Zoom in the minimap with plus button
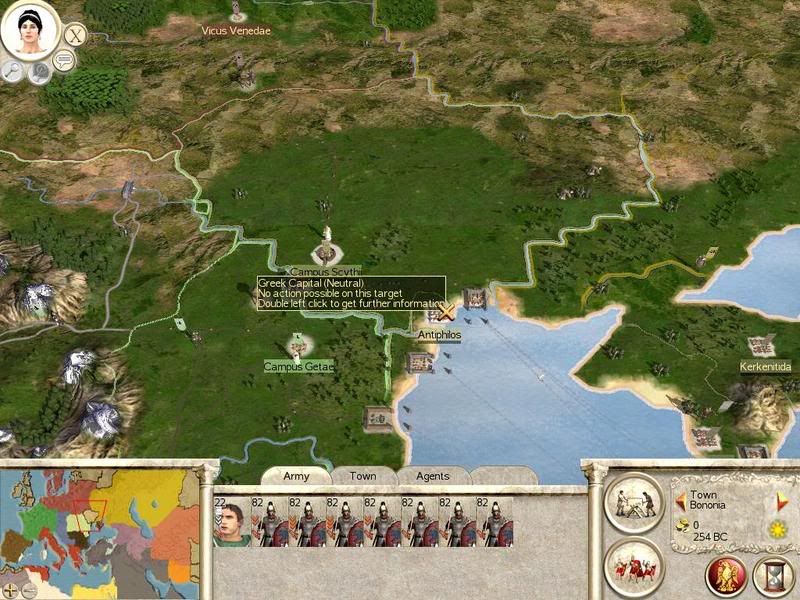 [x=11, y=590]
